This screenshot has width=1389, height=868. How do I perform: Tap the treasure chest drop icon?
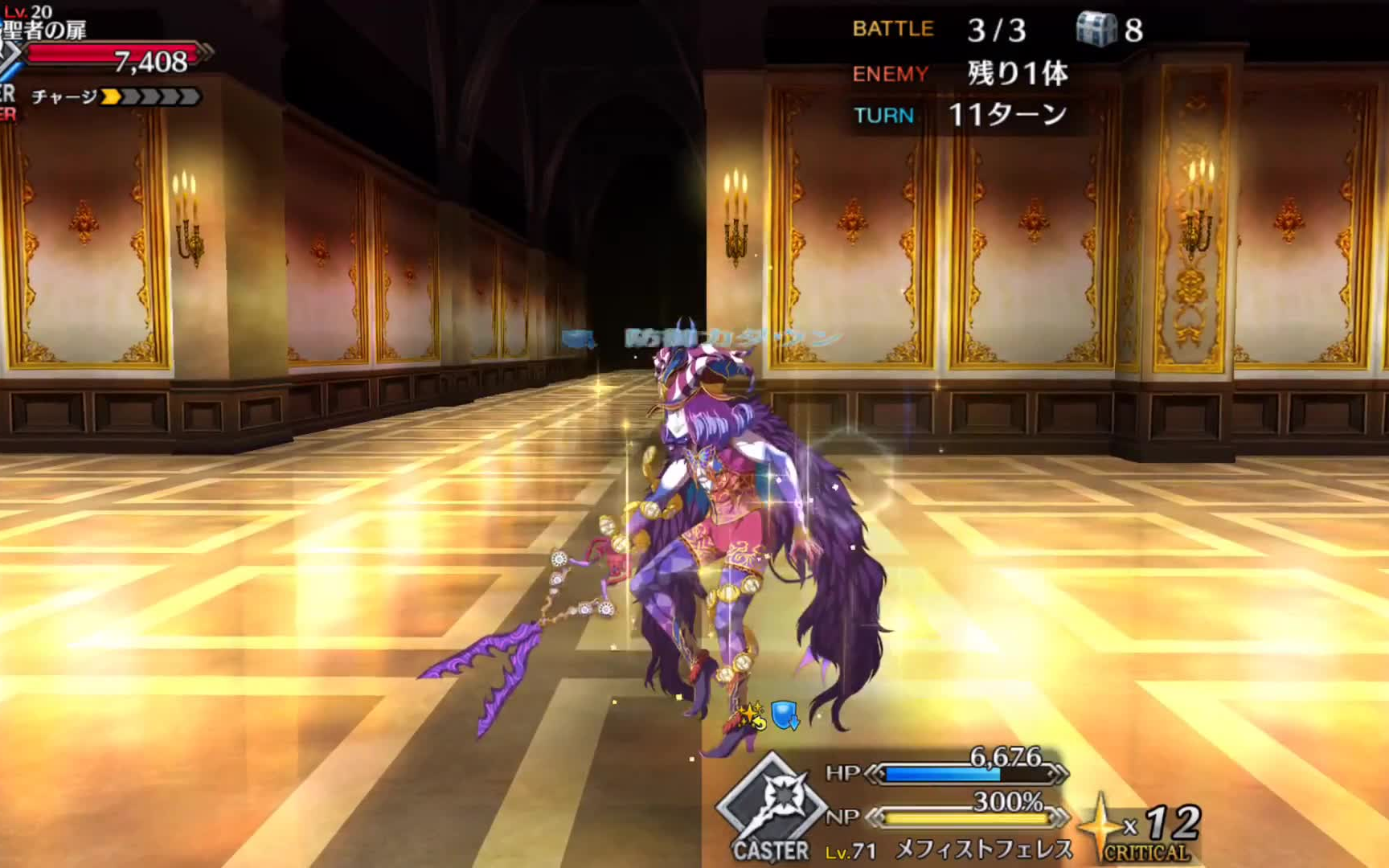1096,30
